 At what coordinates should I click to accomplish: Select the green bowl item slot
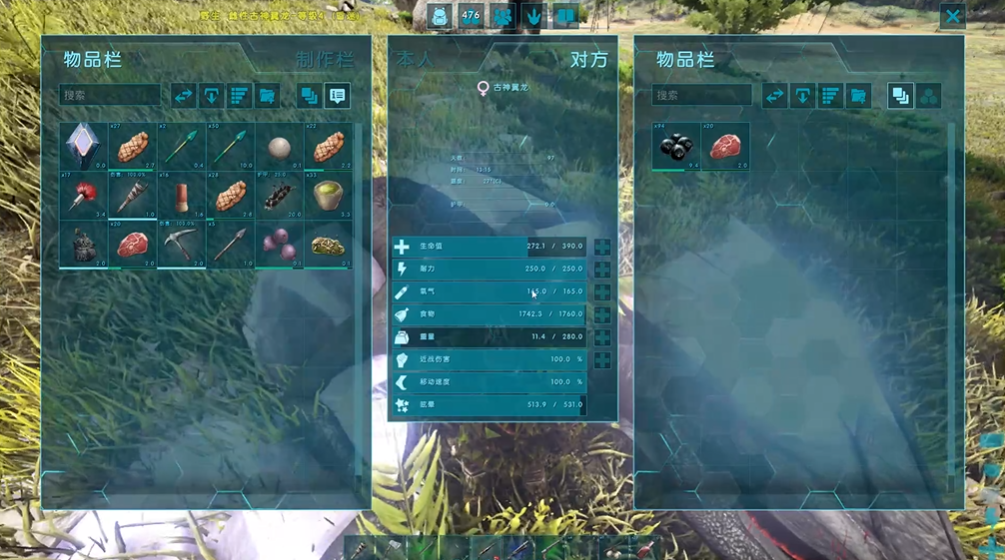[328, 196]
